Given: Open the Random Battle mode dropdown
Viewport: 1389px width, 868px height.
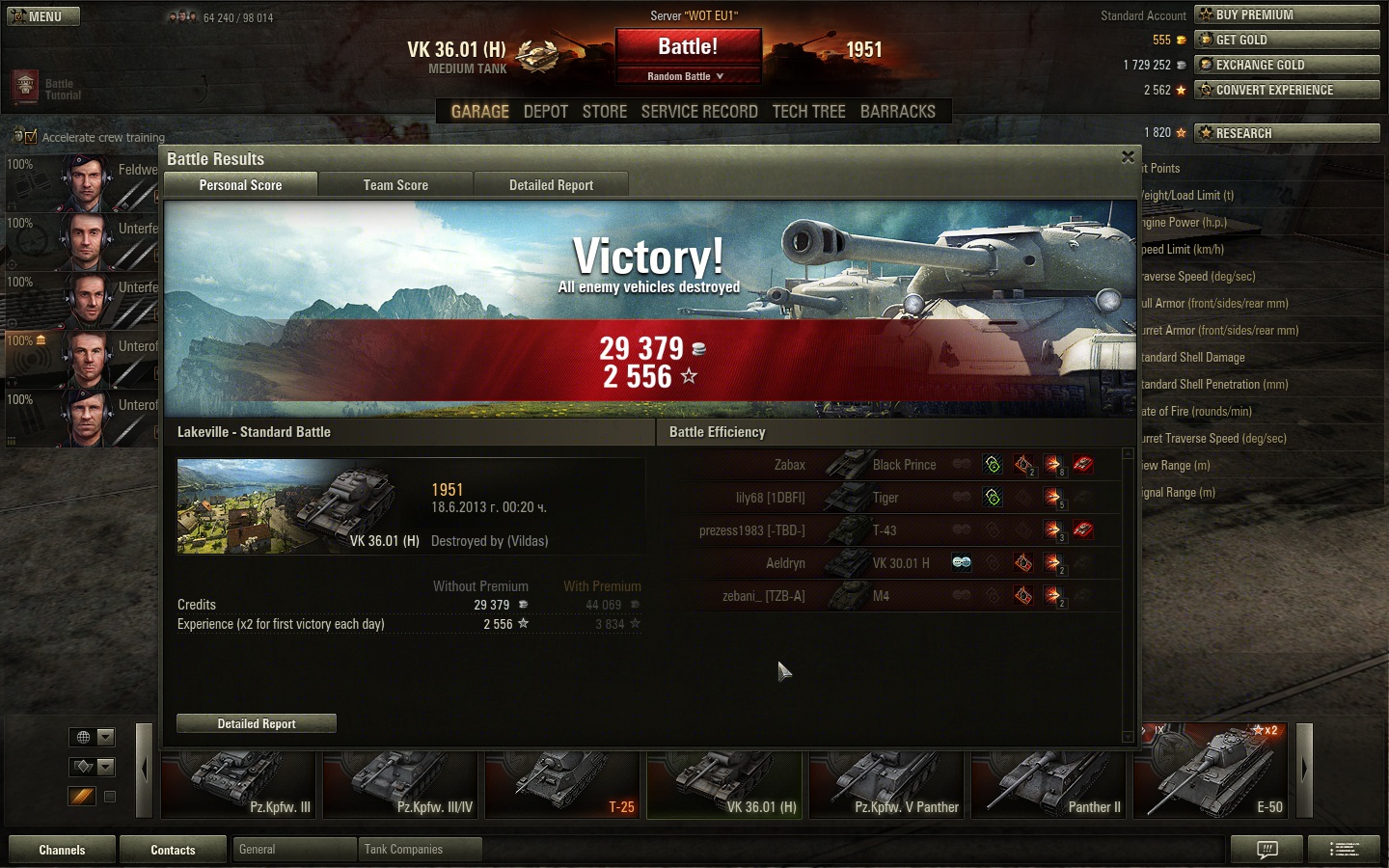Looking at the screenshot, I should (686, 76).
